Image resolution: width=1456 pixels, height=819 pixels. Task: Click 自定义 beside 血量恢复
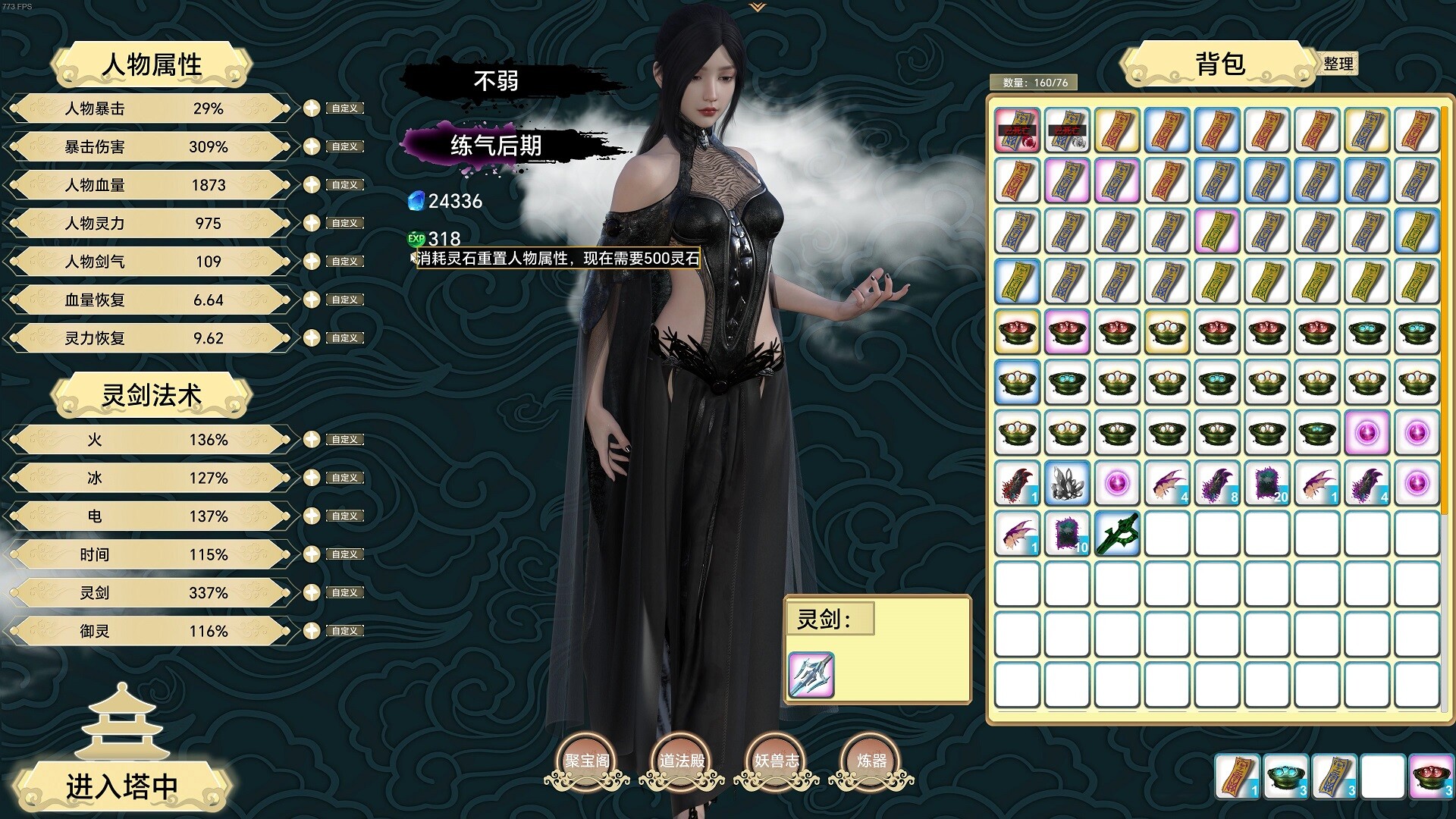pos(345,300)
